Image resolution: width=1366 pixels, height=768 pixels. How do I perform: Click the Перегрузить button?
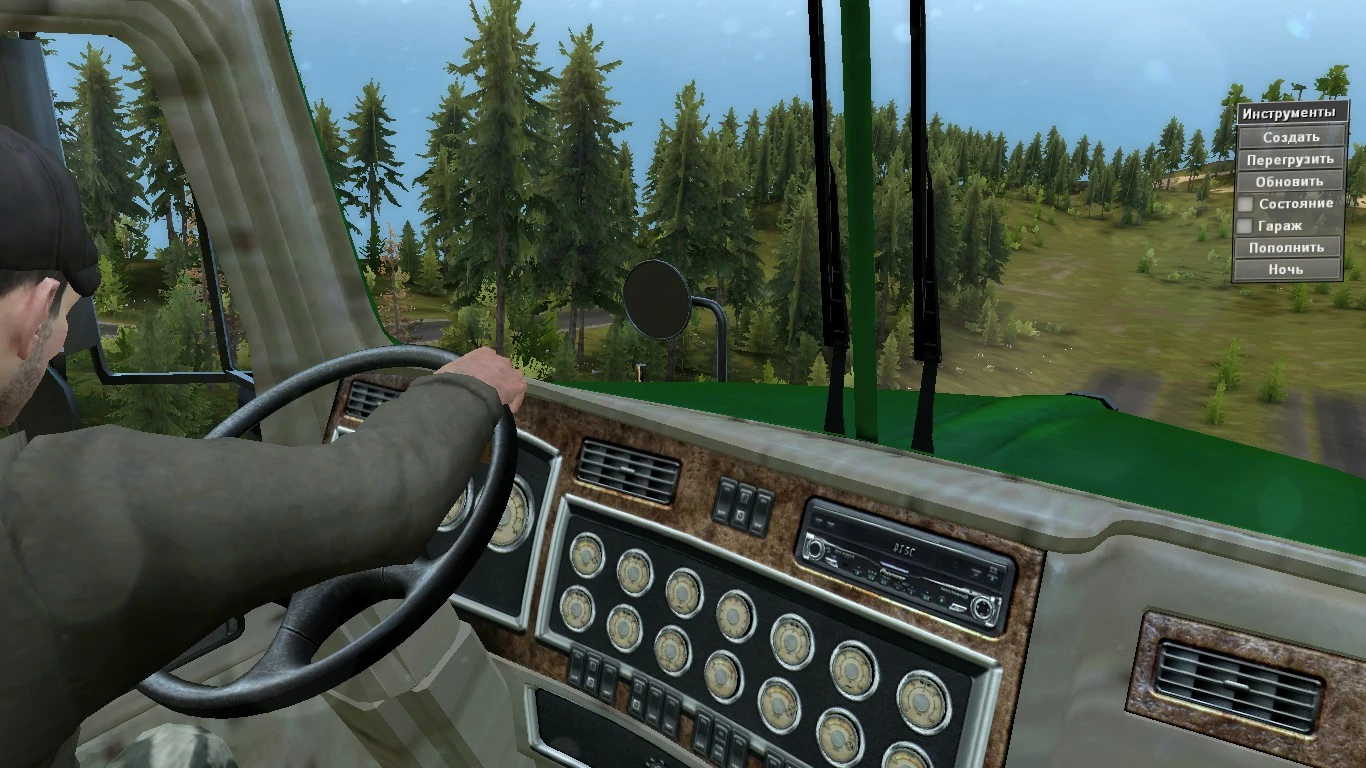pos(1289,160)
